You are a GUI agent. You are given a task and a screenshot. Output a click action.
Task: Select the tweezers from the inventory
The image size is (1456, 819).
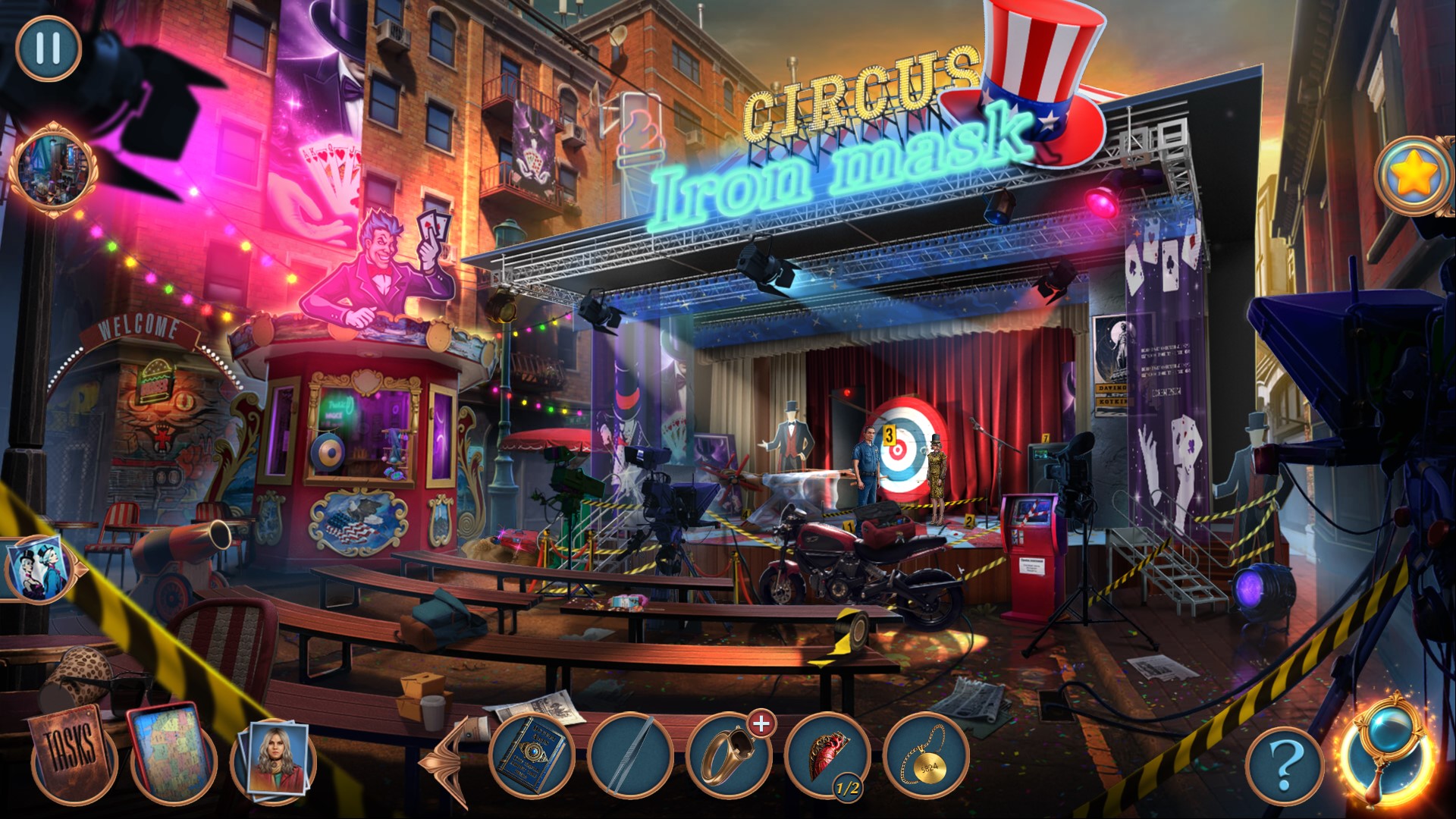(x=630, y=756)
